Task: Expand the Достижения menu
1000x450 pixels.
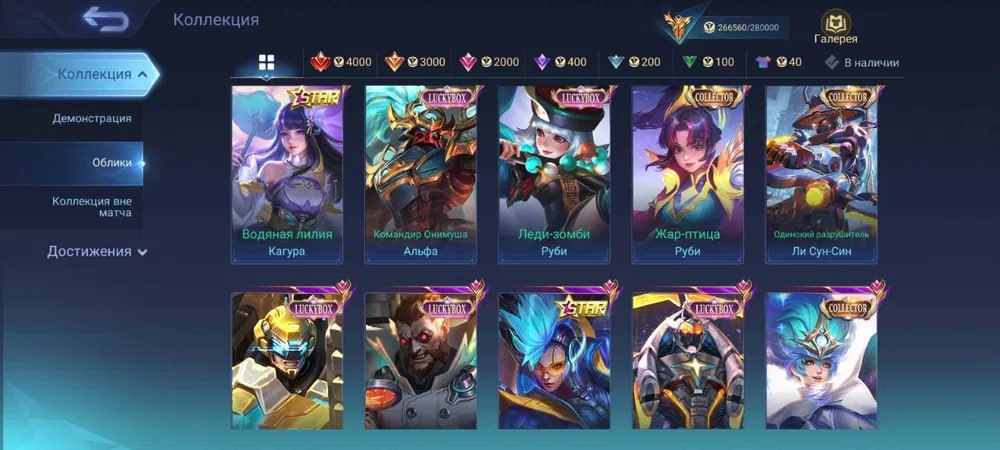Action: click(x=97, y=252)
